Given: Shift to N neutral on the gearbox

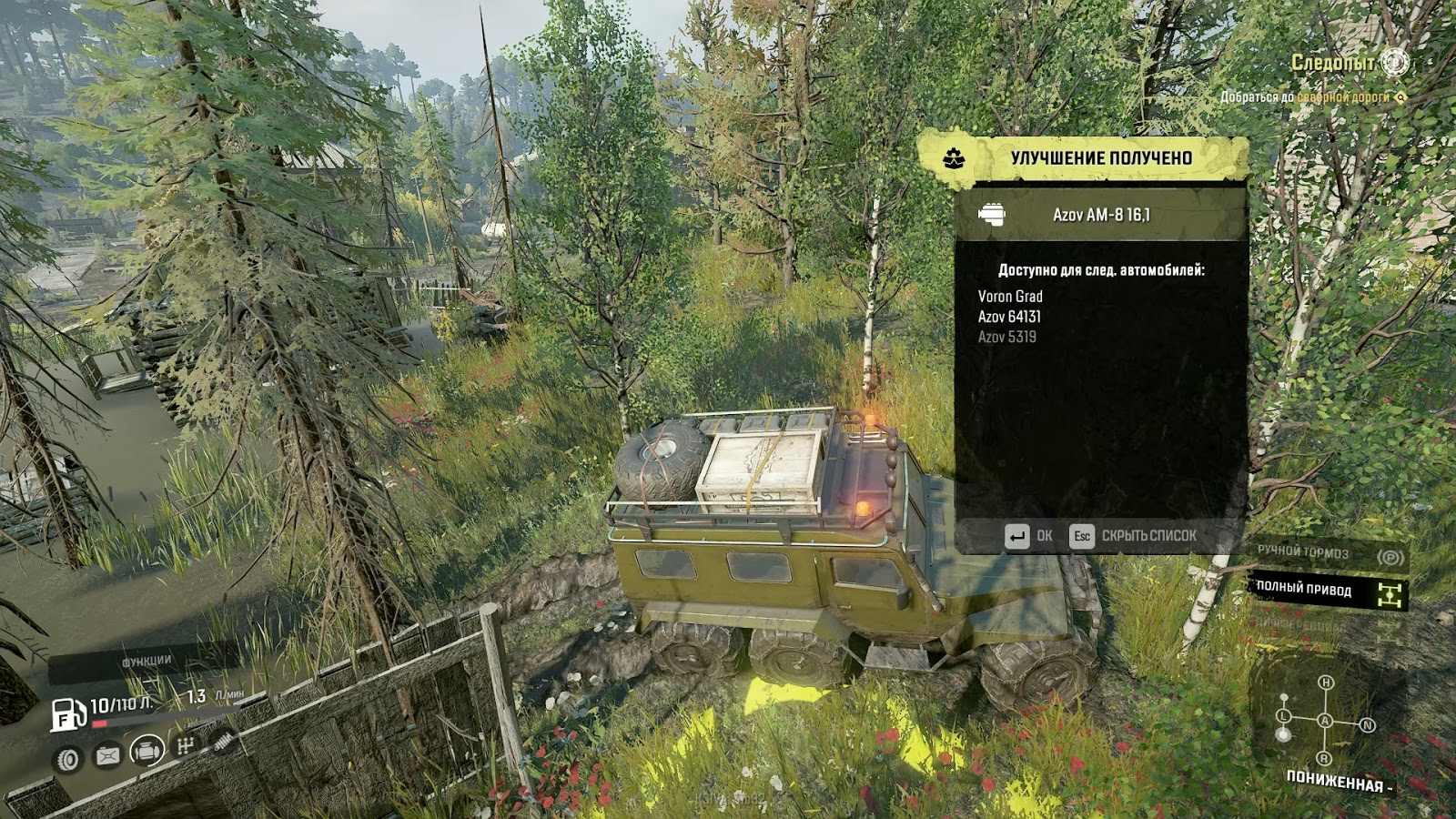Looking at the screenshot, I should point(1367,725).
